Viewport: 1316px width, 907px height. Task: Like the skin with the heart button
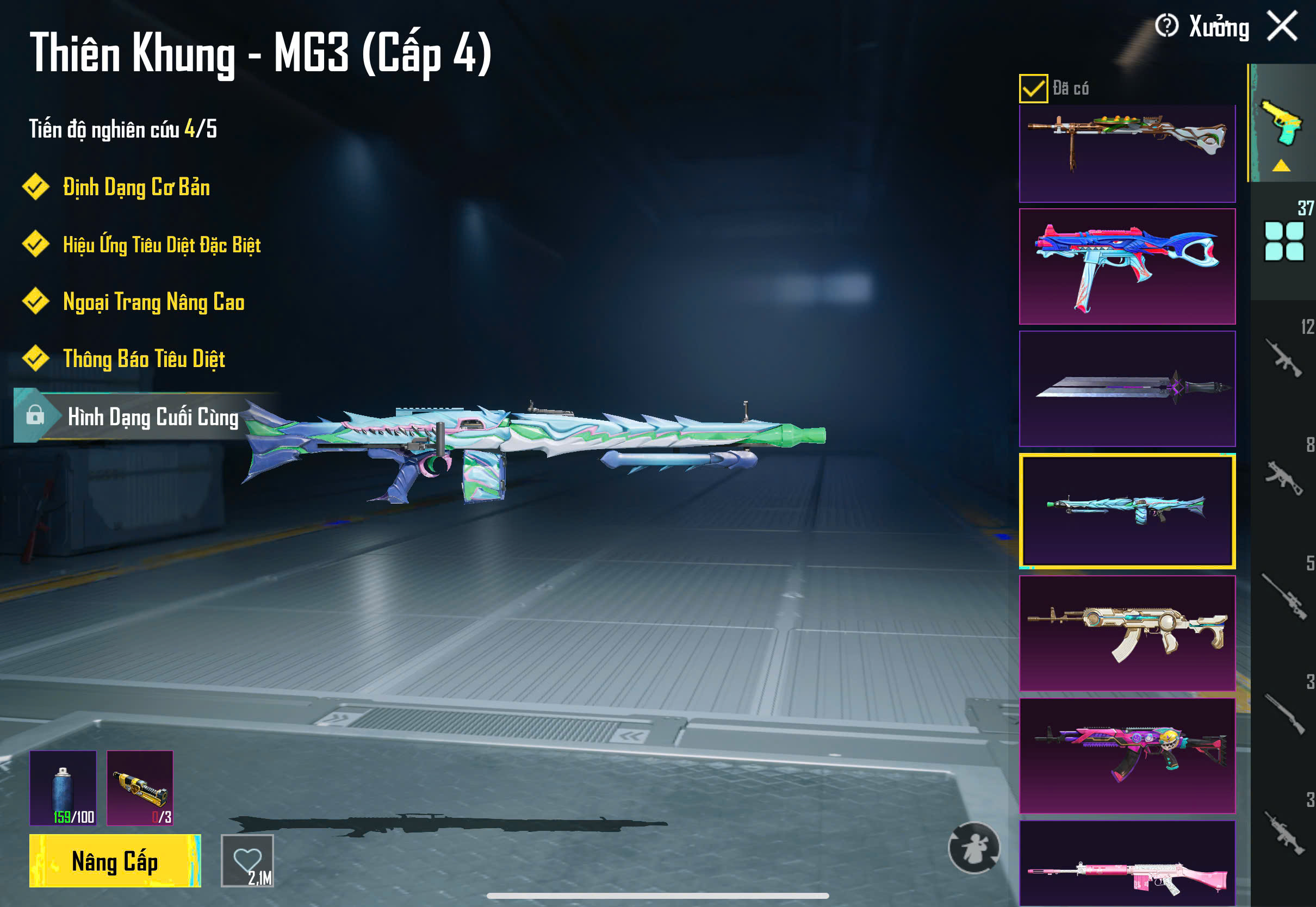click(247, 861)
